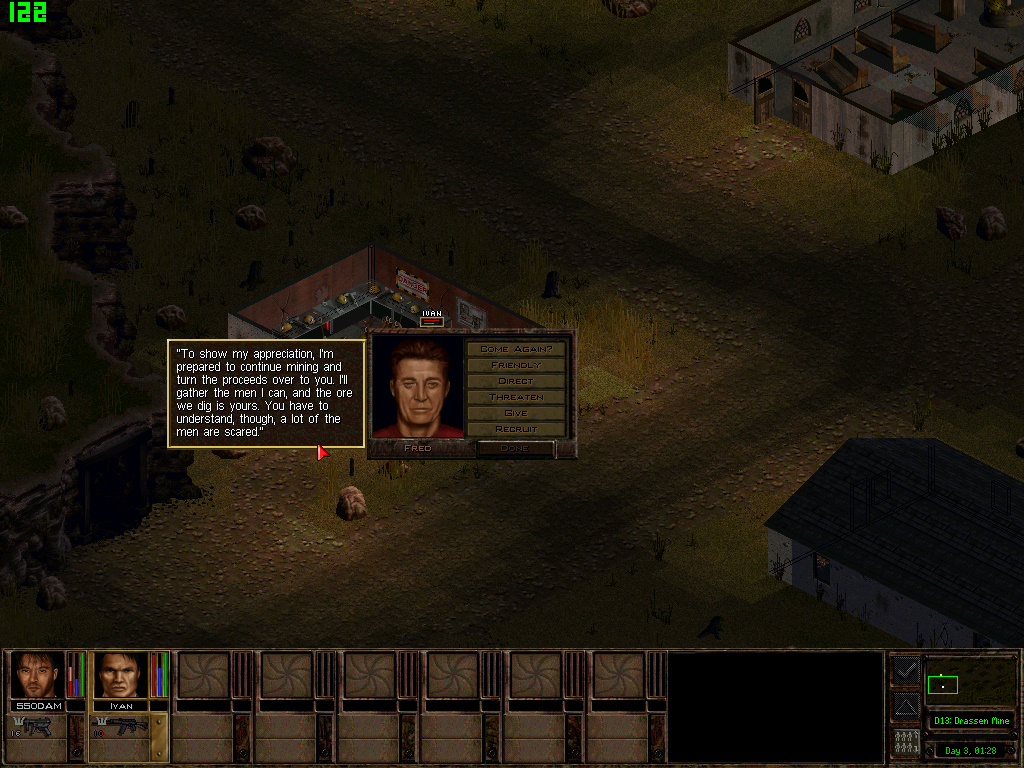Click the checkmark end turn button
1024x768 pixels.
point(906,671)
